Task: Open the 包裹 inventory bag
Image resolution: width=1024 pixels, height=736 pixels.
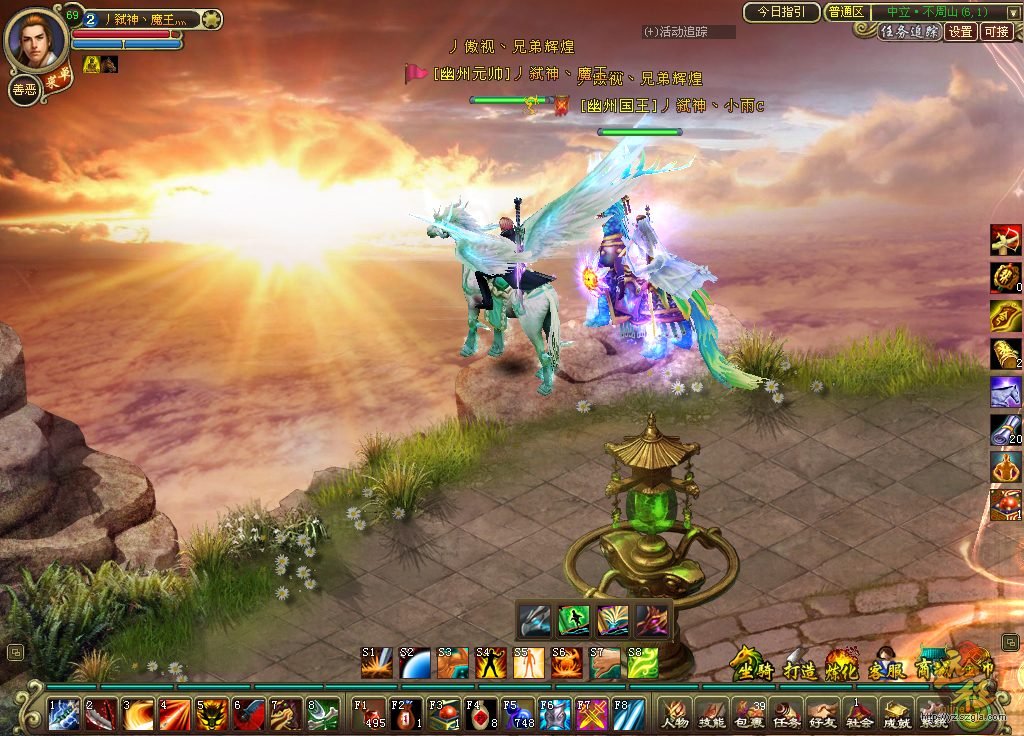Action: 748,713
